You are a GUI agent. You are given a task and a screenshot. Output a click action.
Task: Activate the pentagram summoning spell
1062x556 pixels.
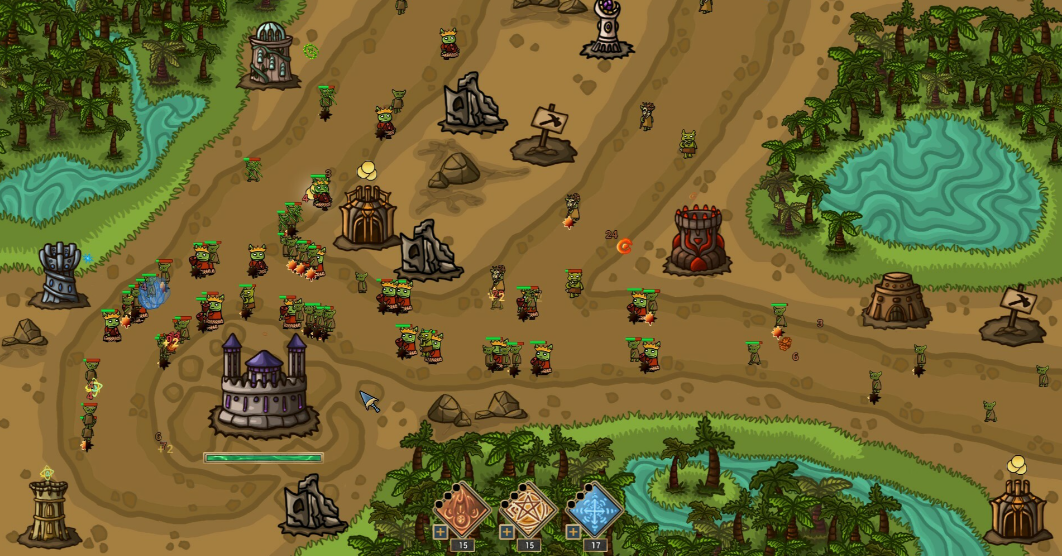click(x=528, y=508)
